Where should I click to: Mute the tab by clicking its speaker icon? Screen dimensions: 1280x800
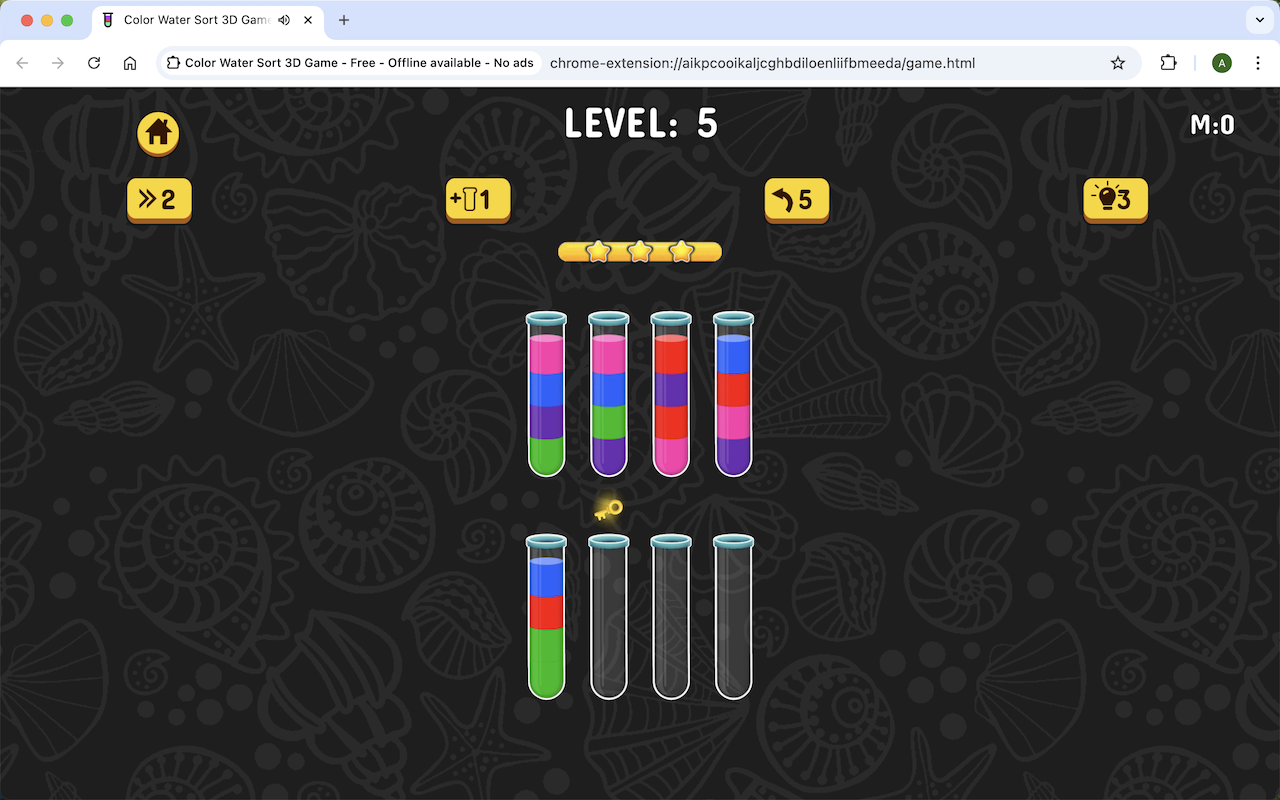[283, 20]
